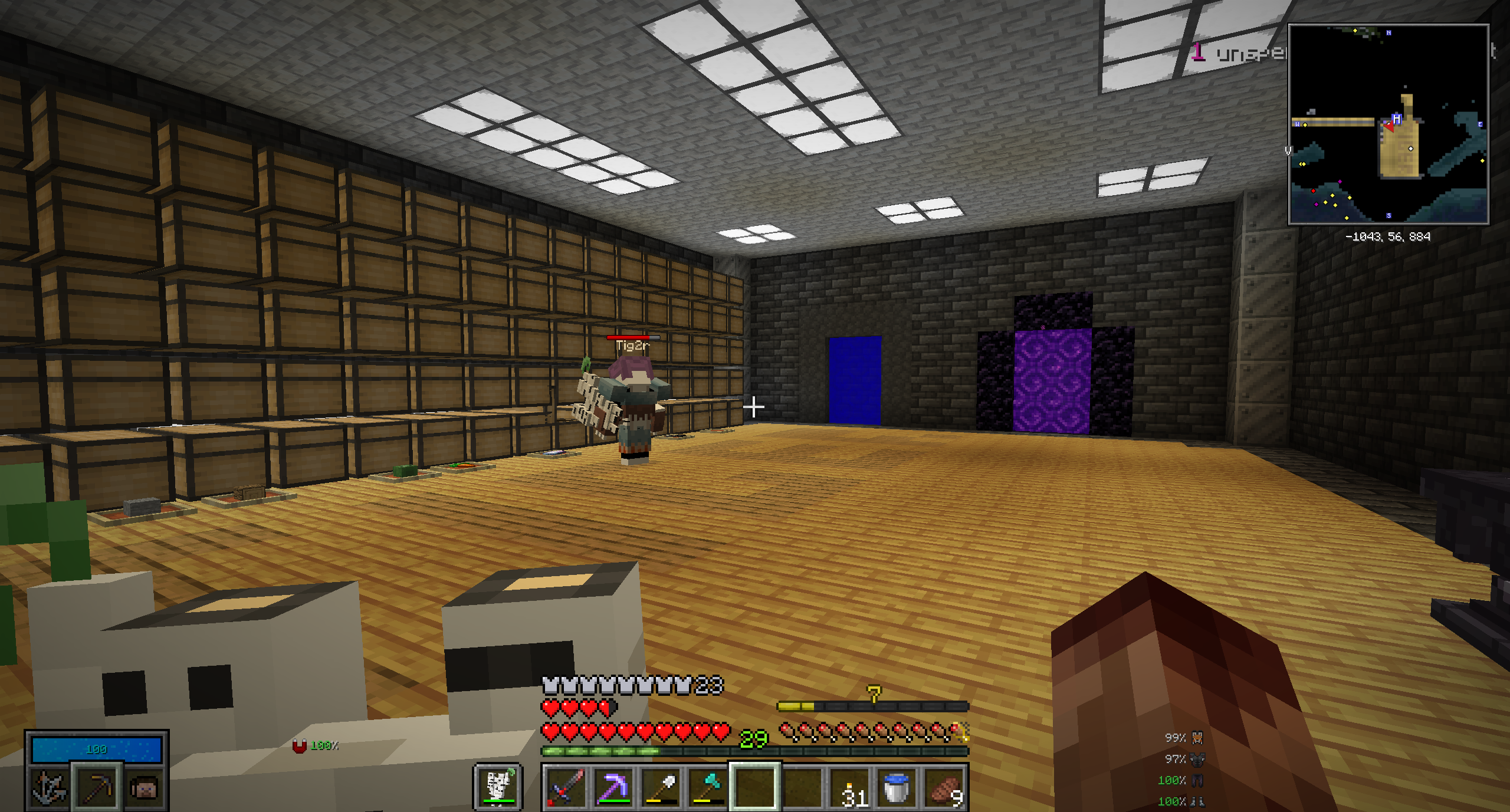This screenshot has height=812, width=1510.
Task: Click the leggings durability icon
Action: (1197, 780)
